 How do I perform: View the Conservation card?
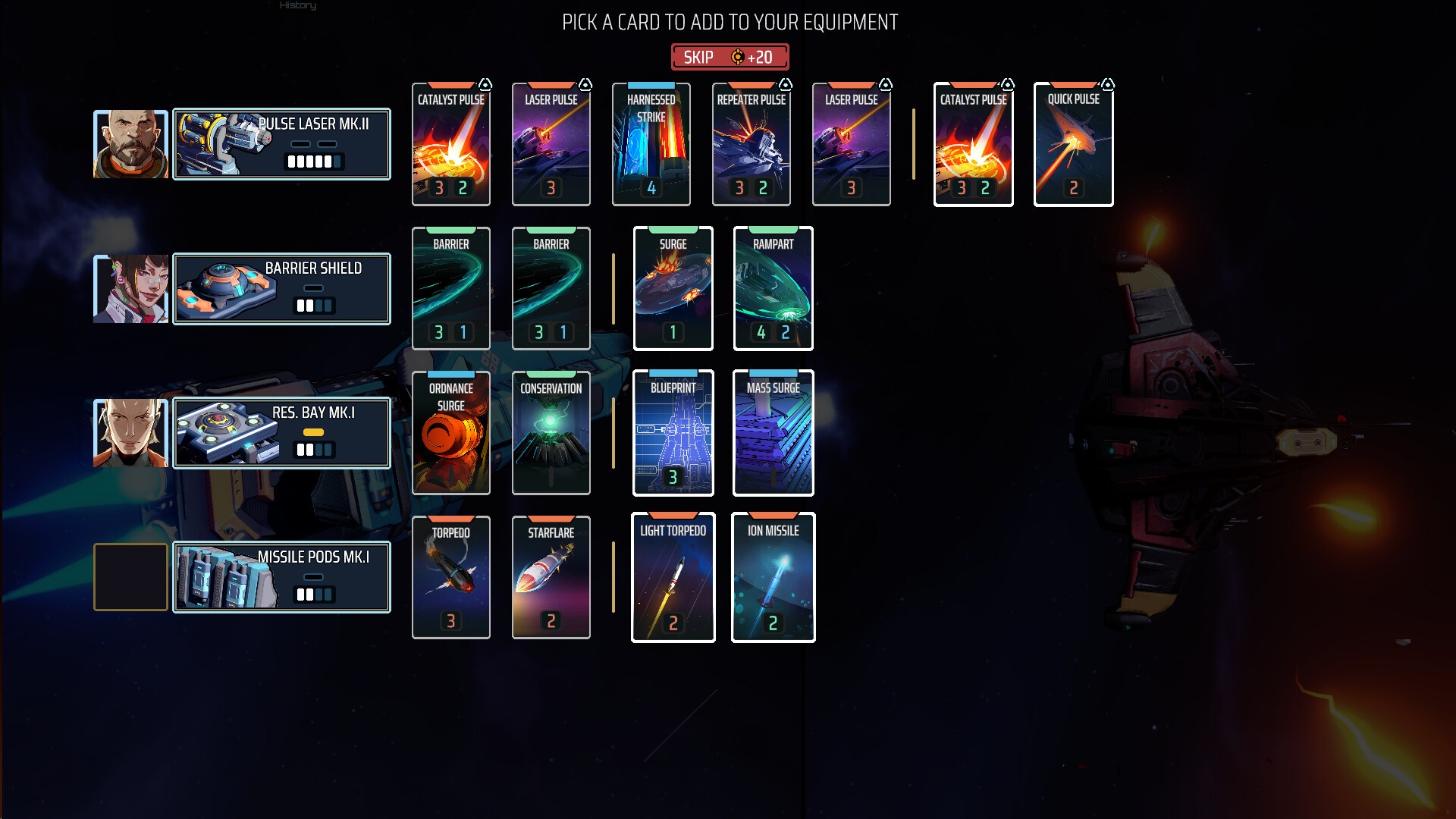click(x=551, y=433)
